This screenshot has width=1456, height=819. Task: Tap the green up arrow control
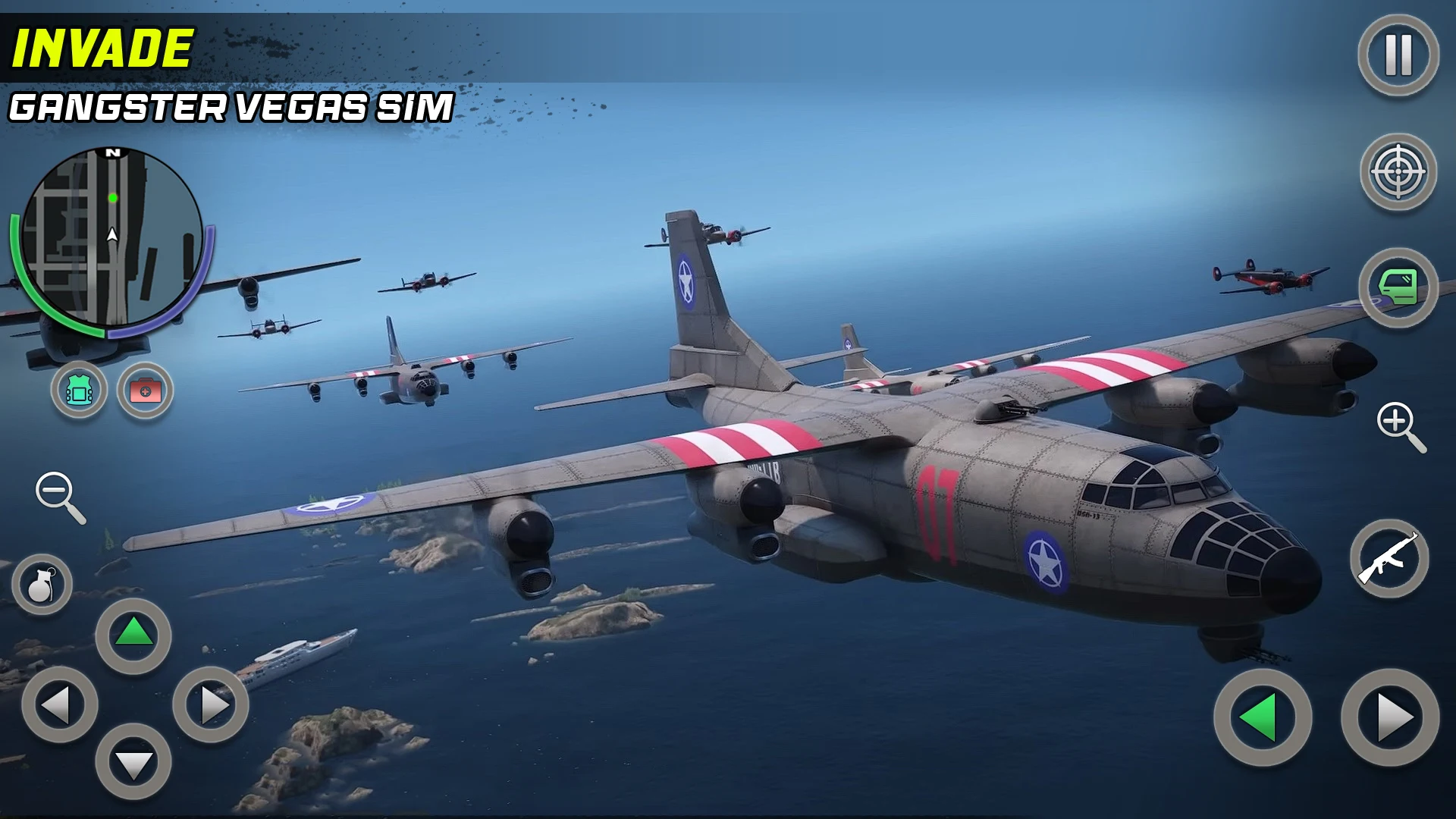click(133, 634)
